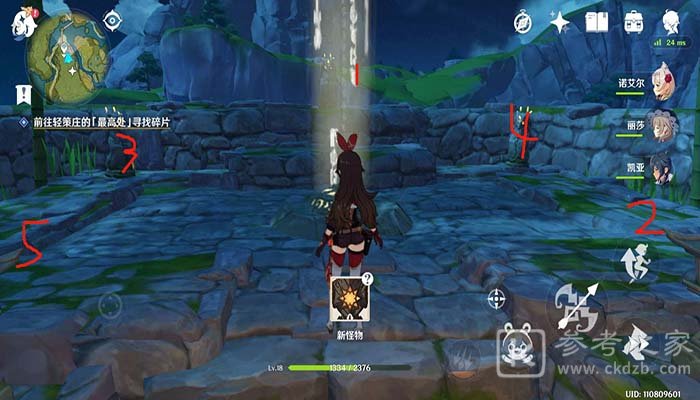Open the Paimon main menu
The height and width of the screenshot is (400, 700).
[22, 26]
